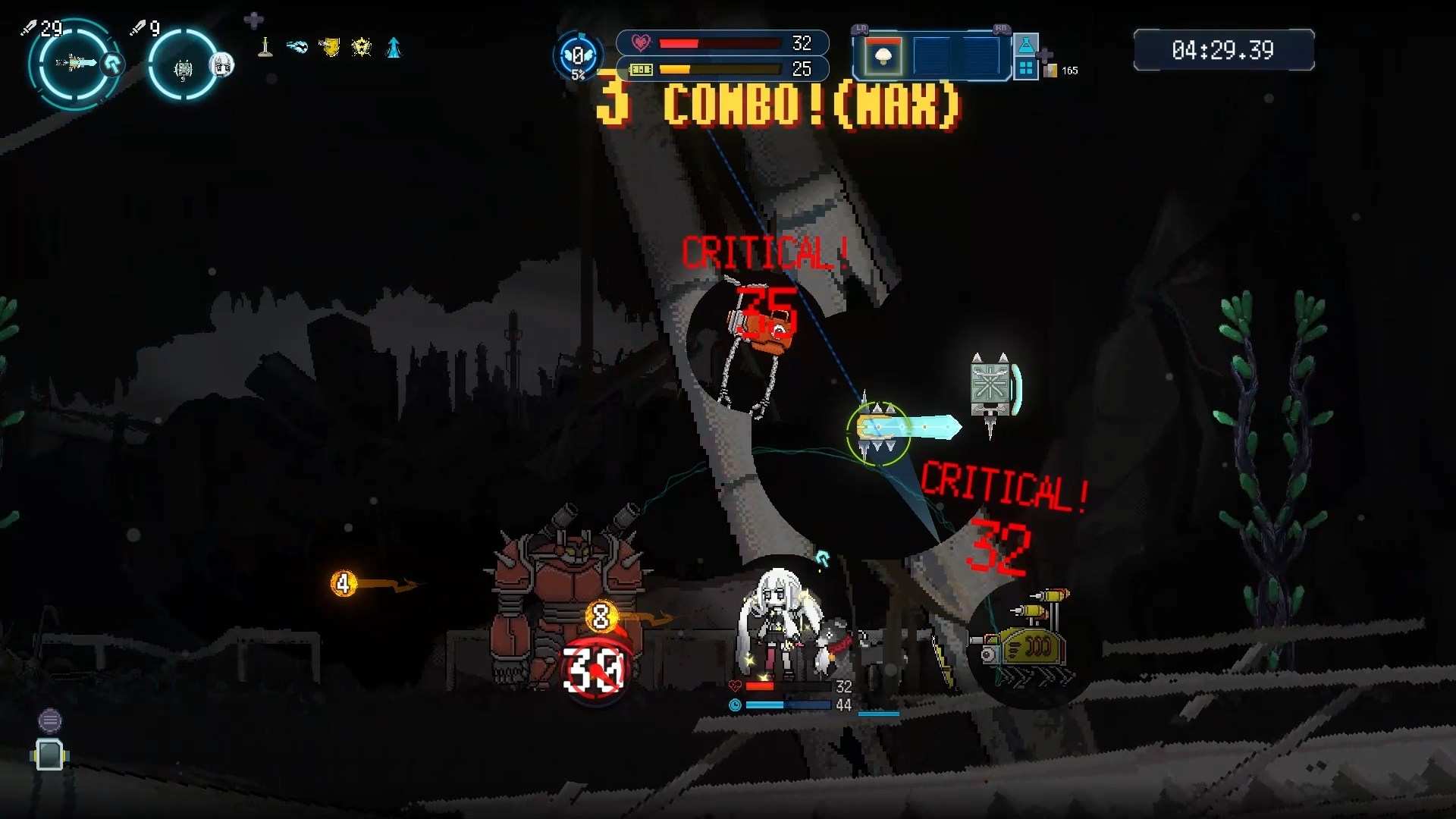Image resolution: width=1456 pixels, height=819 pixels.
Task: Open the four-square grid menu button
Action: pyautogui.click(x=1026, y=69)
